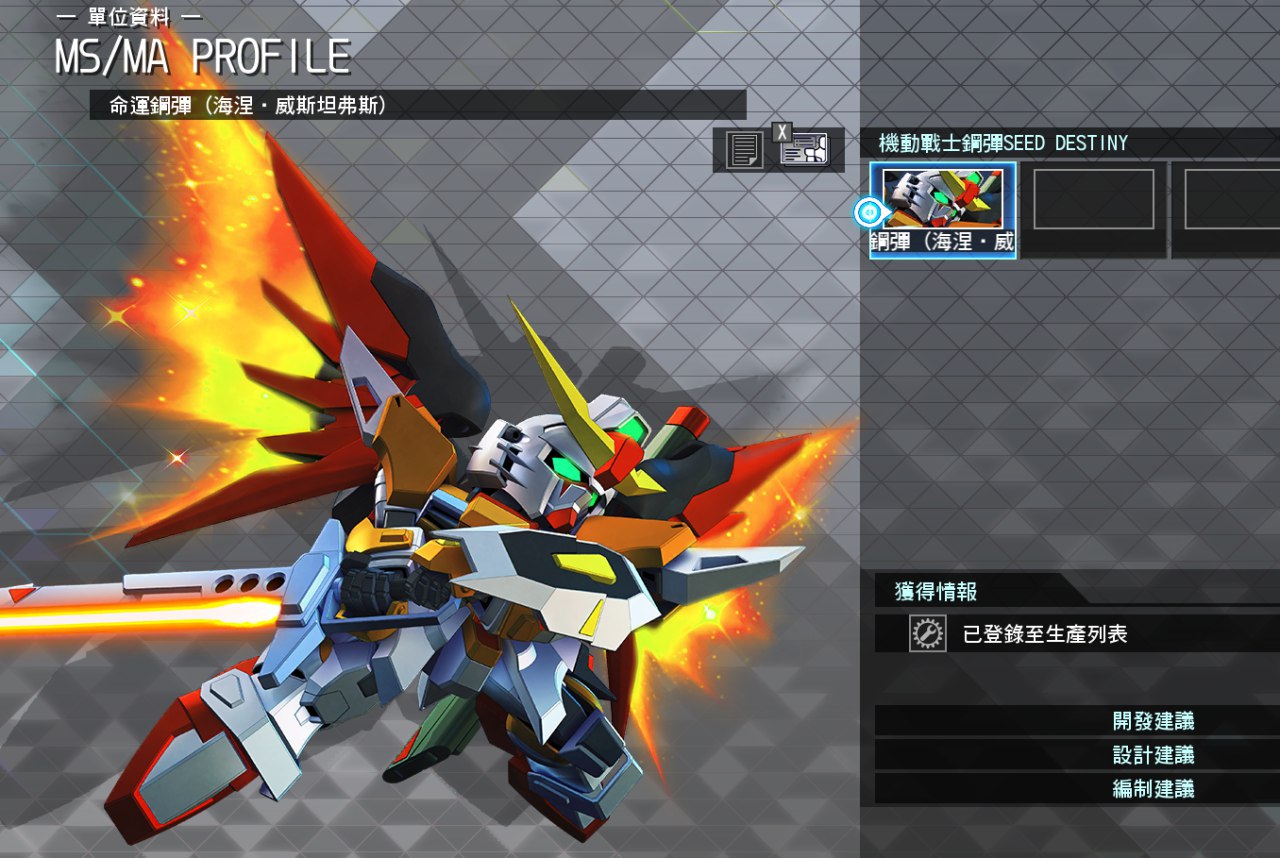This screenshot has width=1280, height=858.
Task: Choose 設計建議 design suggestions
Action: click(1152, 755)
